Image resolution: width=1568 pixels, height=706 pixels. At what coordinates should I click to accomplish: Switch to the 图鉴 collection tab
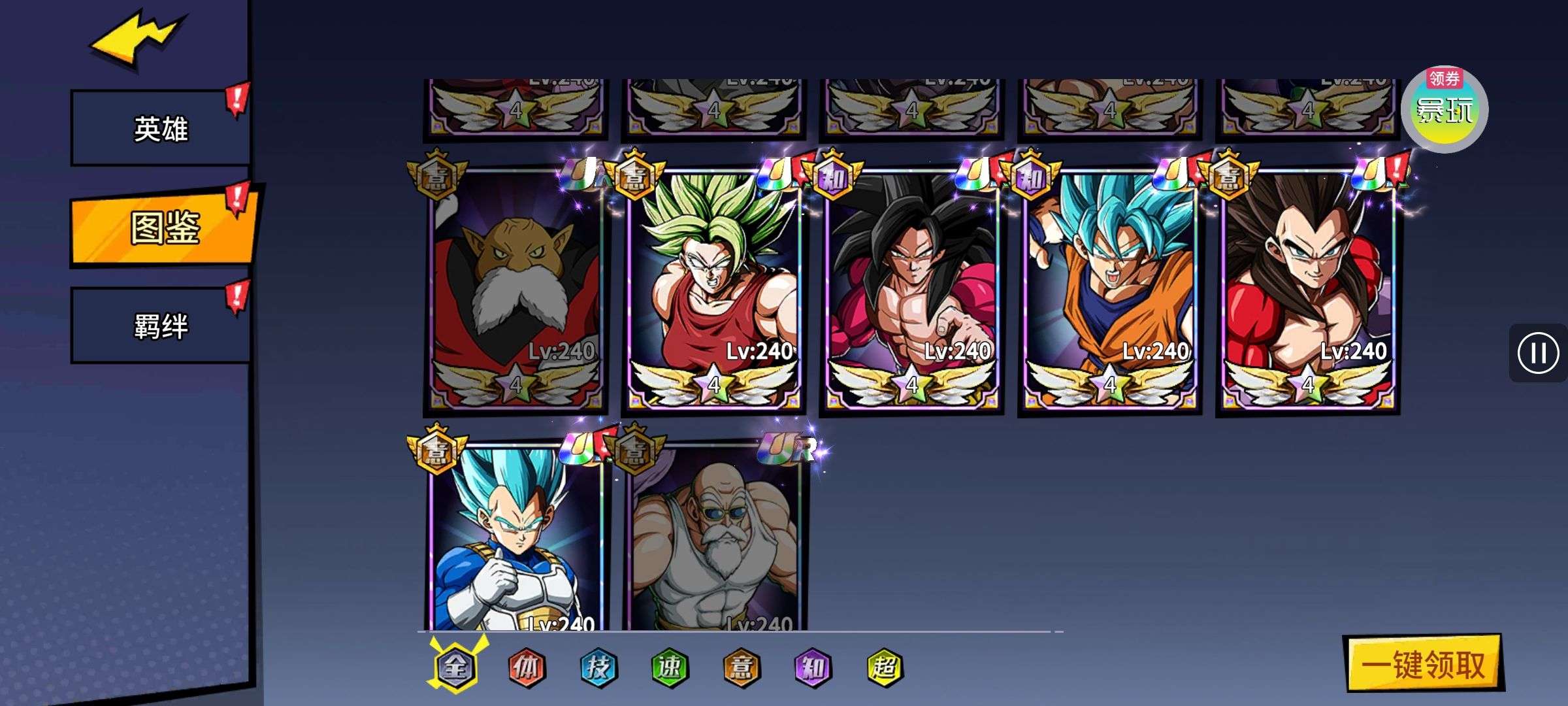163,227
